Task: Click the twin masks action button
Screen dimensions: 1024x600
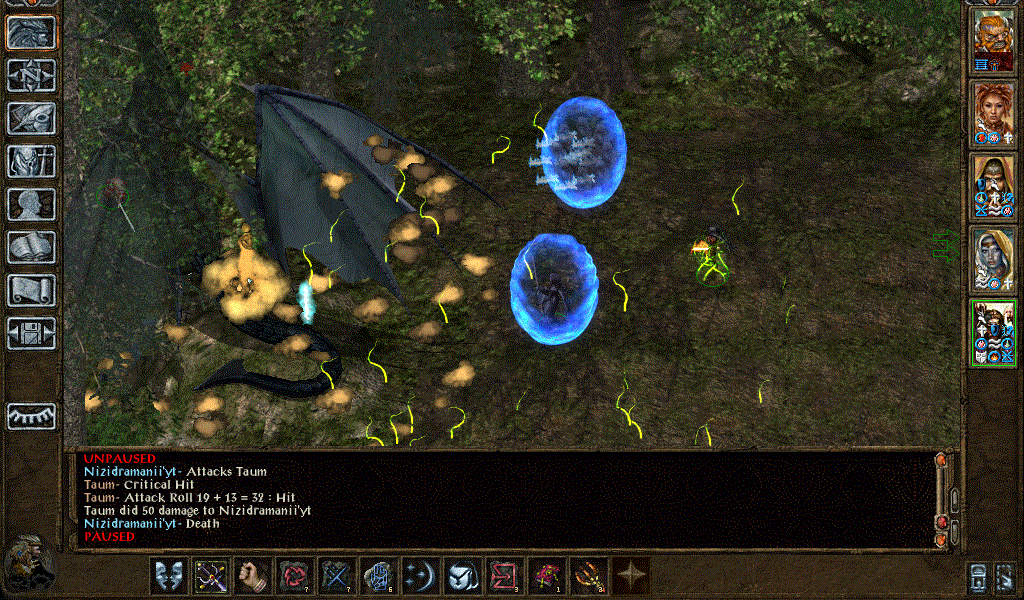Action: point(169,577)
